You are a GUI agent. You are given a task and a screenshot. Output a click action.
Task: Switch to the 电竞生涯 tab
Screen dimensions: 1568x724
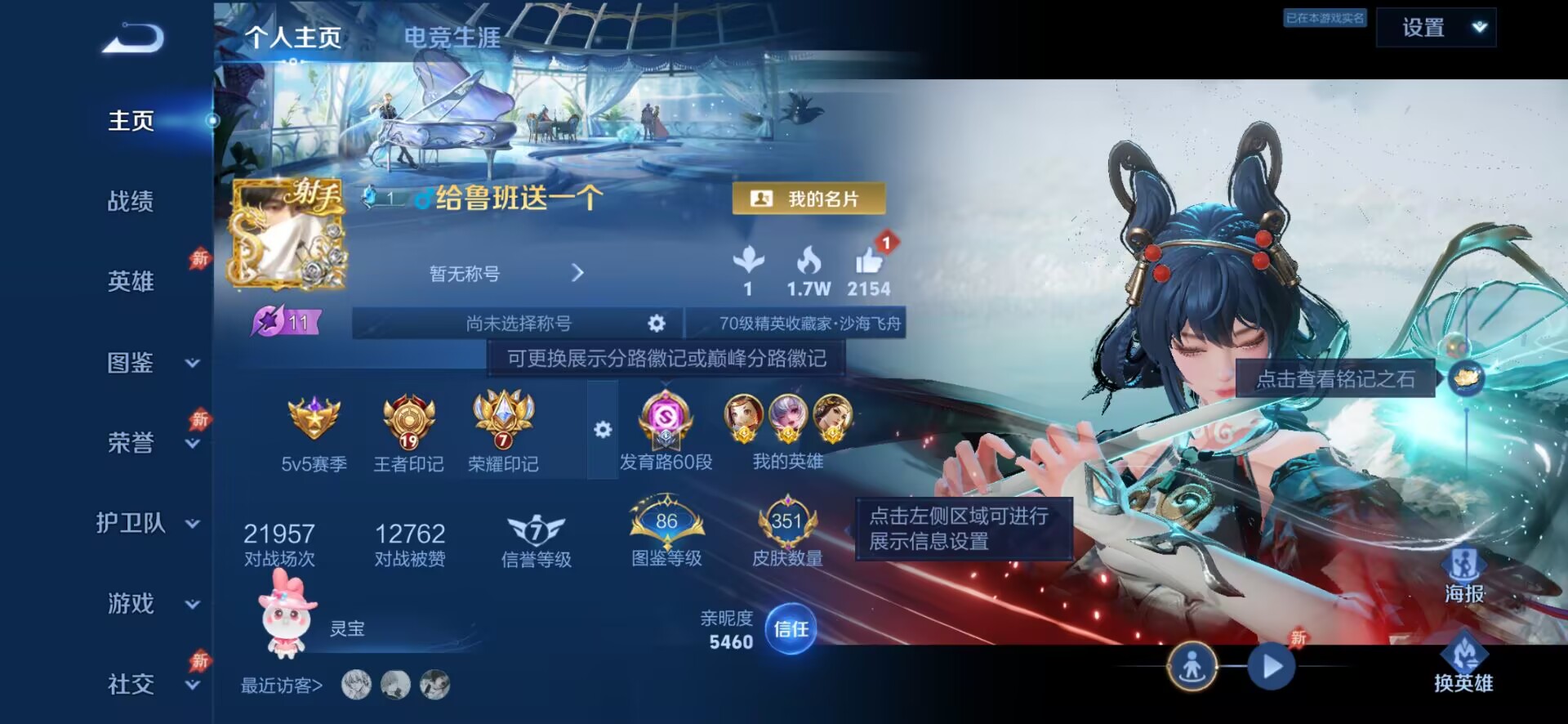pos(450,37)
